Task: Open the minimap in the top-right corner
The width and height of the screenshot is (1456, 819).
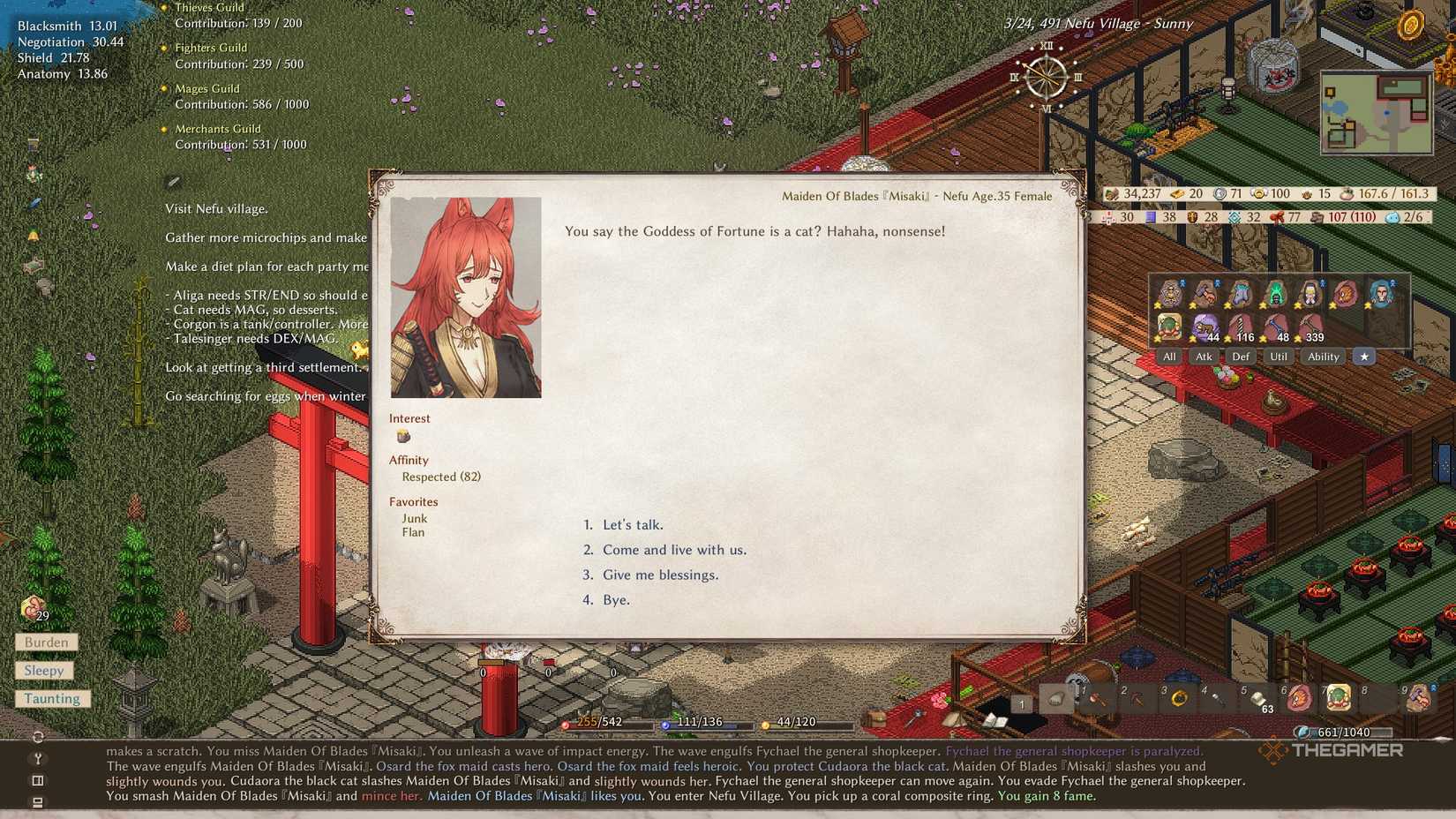Action: point(1375,113)
